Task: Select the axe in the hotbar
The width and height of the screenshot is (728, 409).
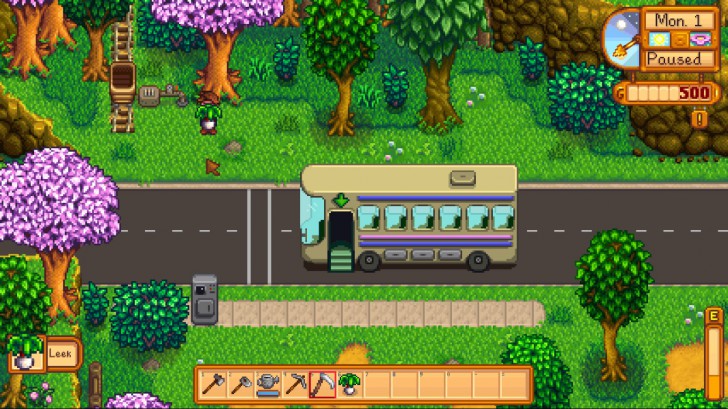Action: tap(213, 383)
